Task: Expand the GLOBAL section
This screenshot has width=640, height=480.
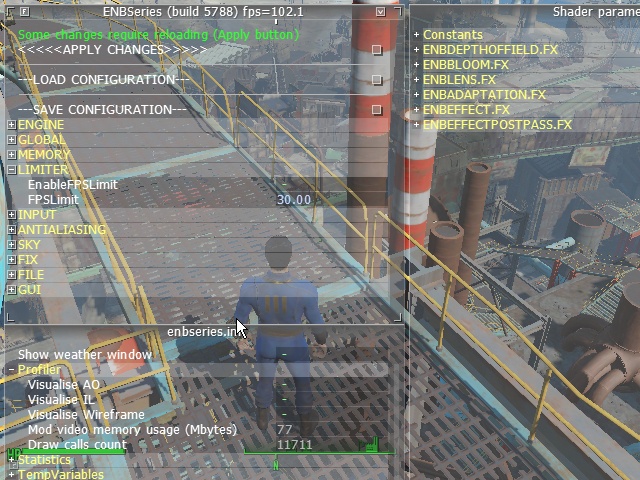Action: pyautogui.click(x=11, y=140)
